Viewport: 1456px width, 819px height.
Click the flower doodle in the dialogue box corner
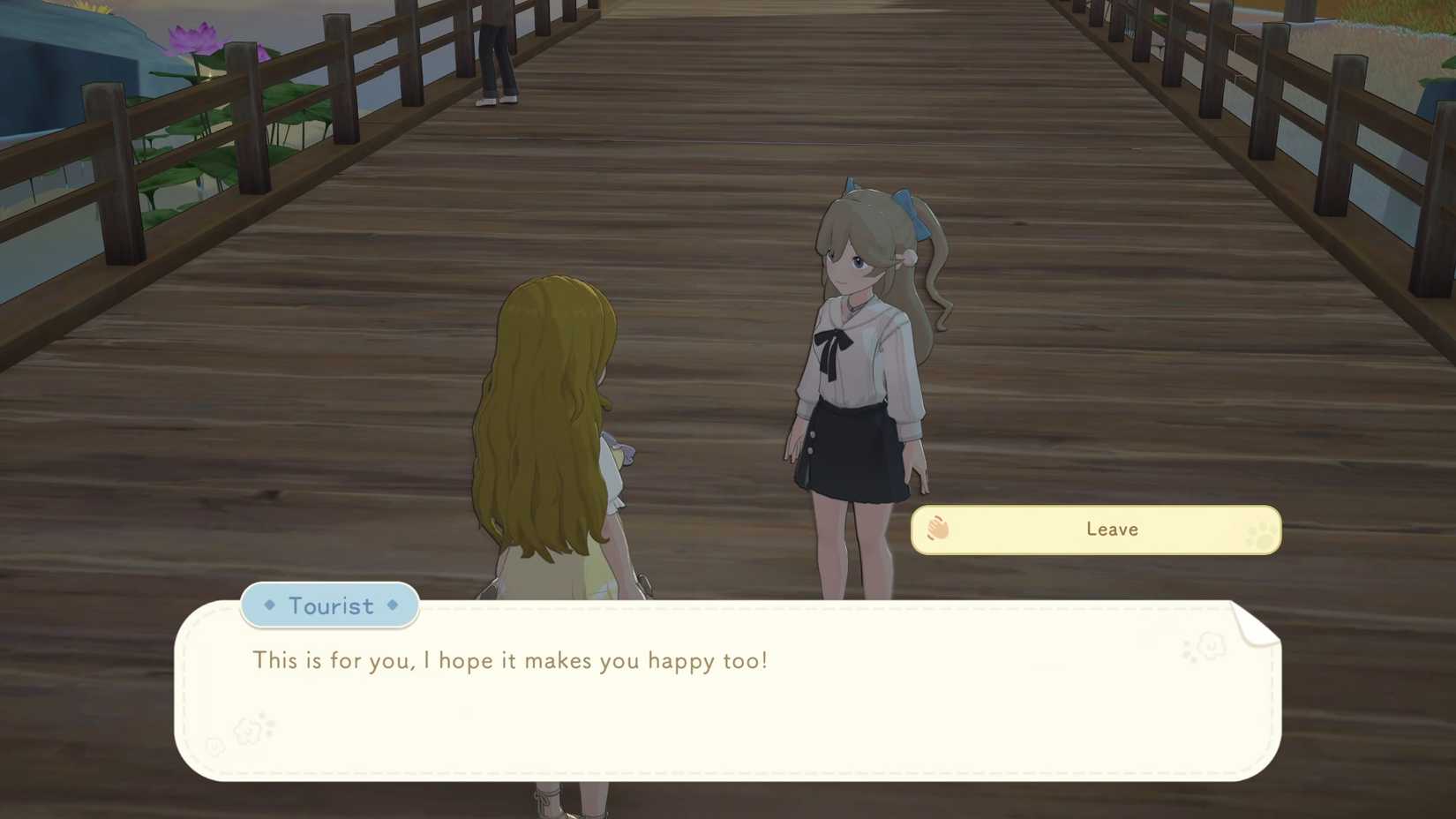247,729
